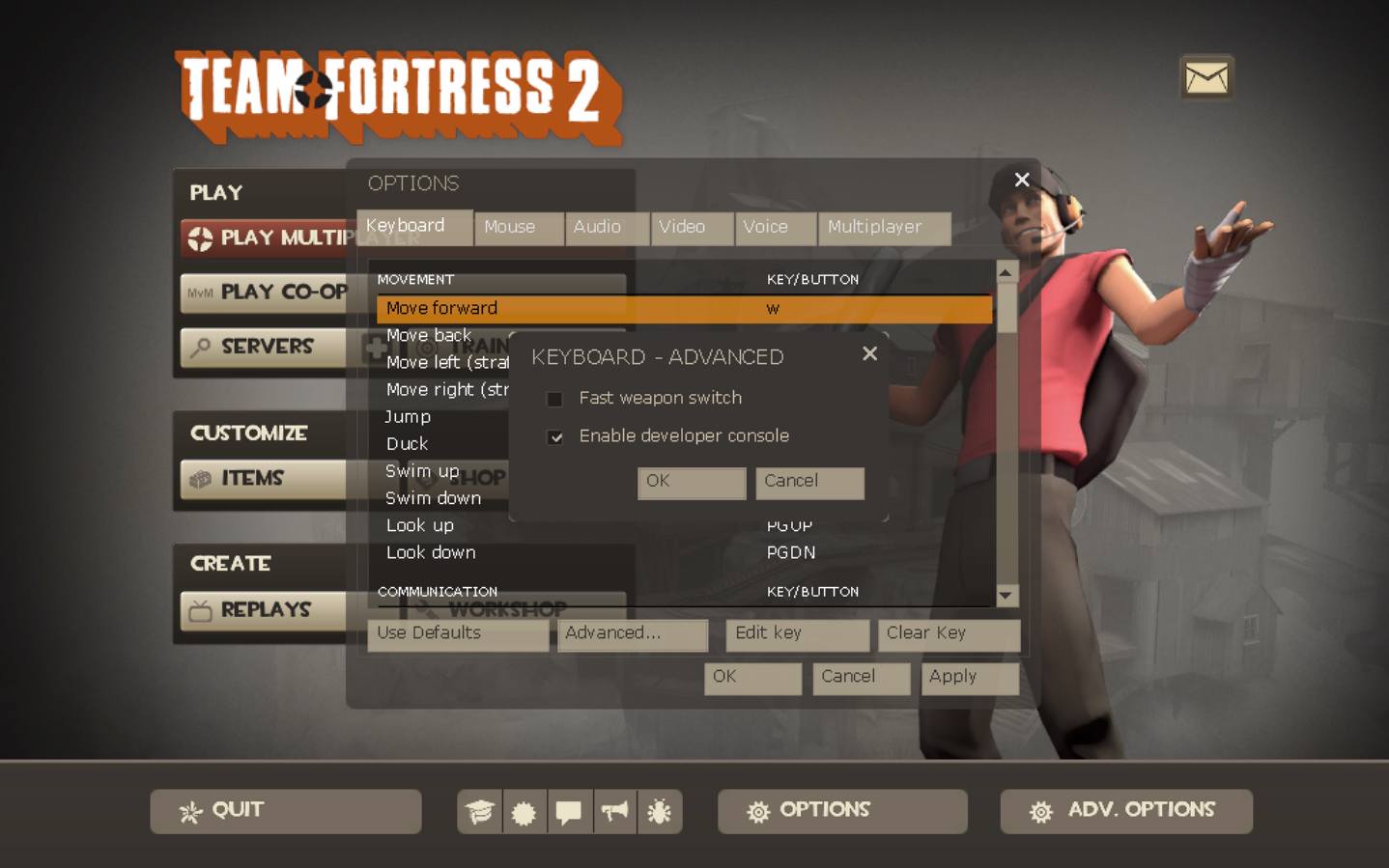Screen dimensions: 1389x868
Task: Click the TF2 logo on Play Multiplayer
Action: click(199, 238)
